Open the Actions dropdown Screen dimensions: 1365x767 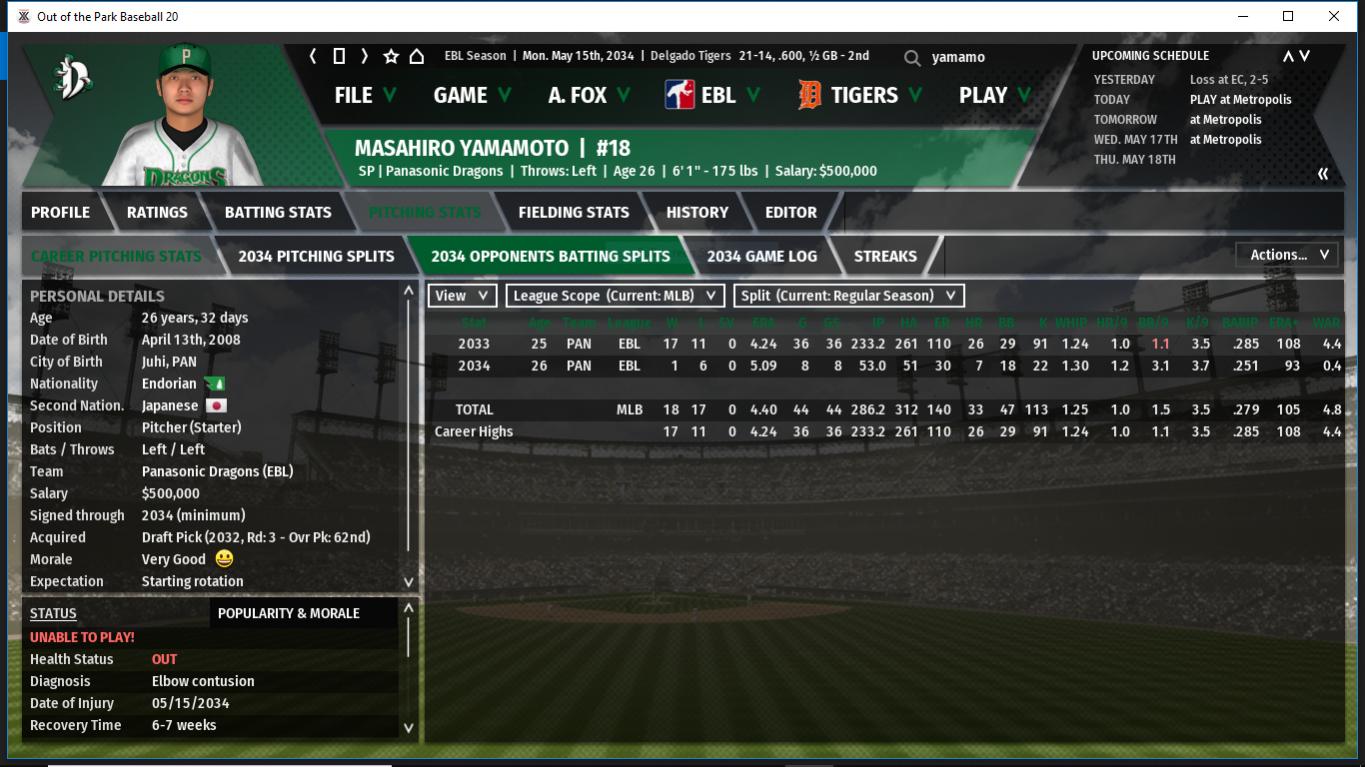[1288, 255]
